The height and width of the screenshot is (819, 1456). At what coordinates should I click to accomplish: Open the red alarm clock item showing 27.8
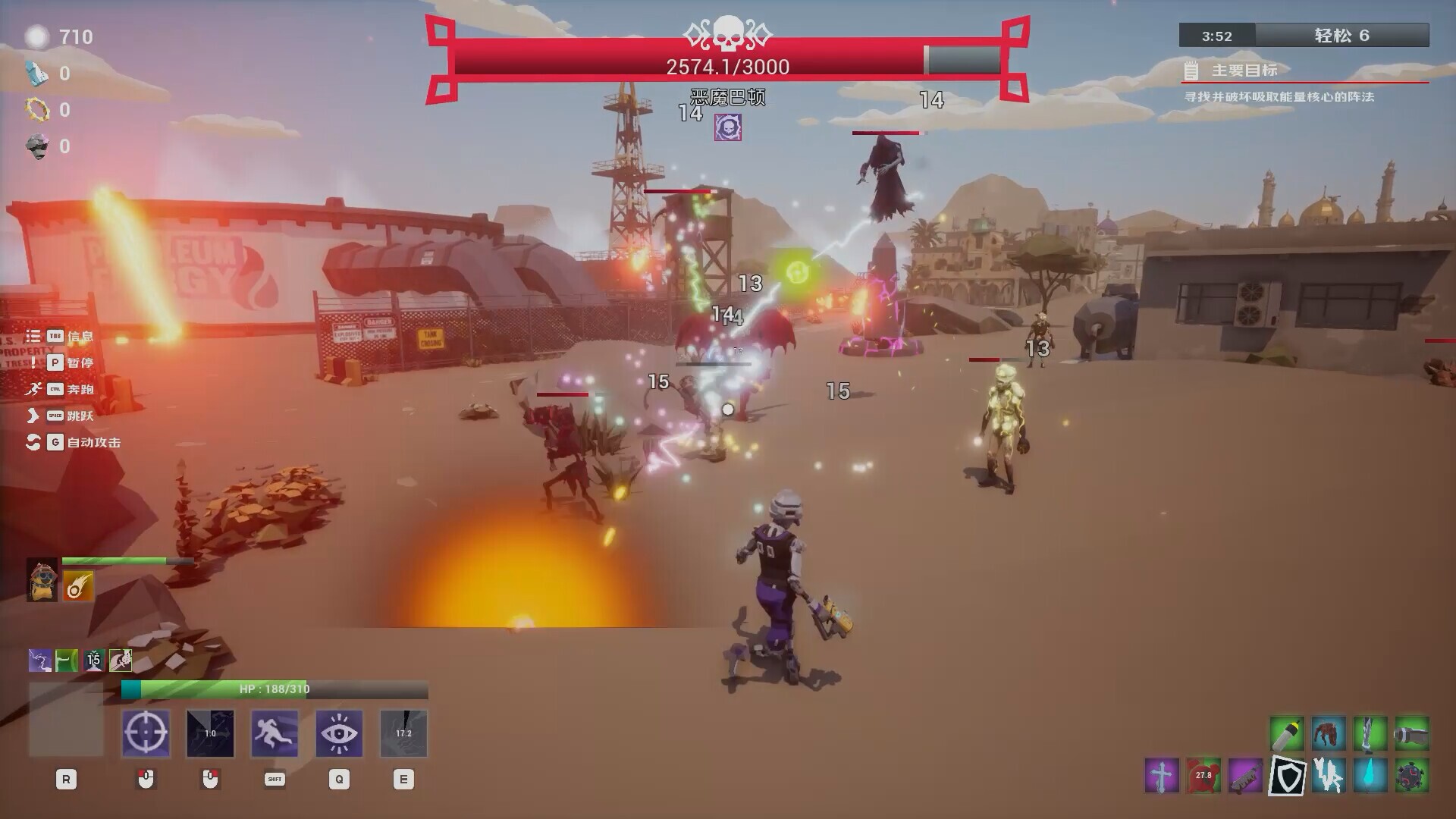1201,777
